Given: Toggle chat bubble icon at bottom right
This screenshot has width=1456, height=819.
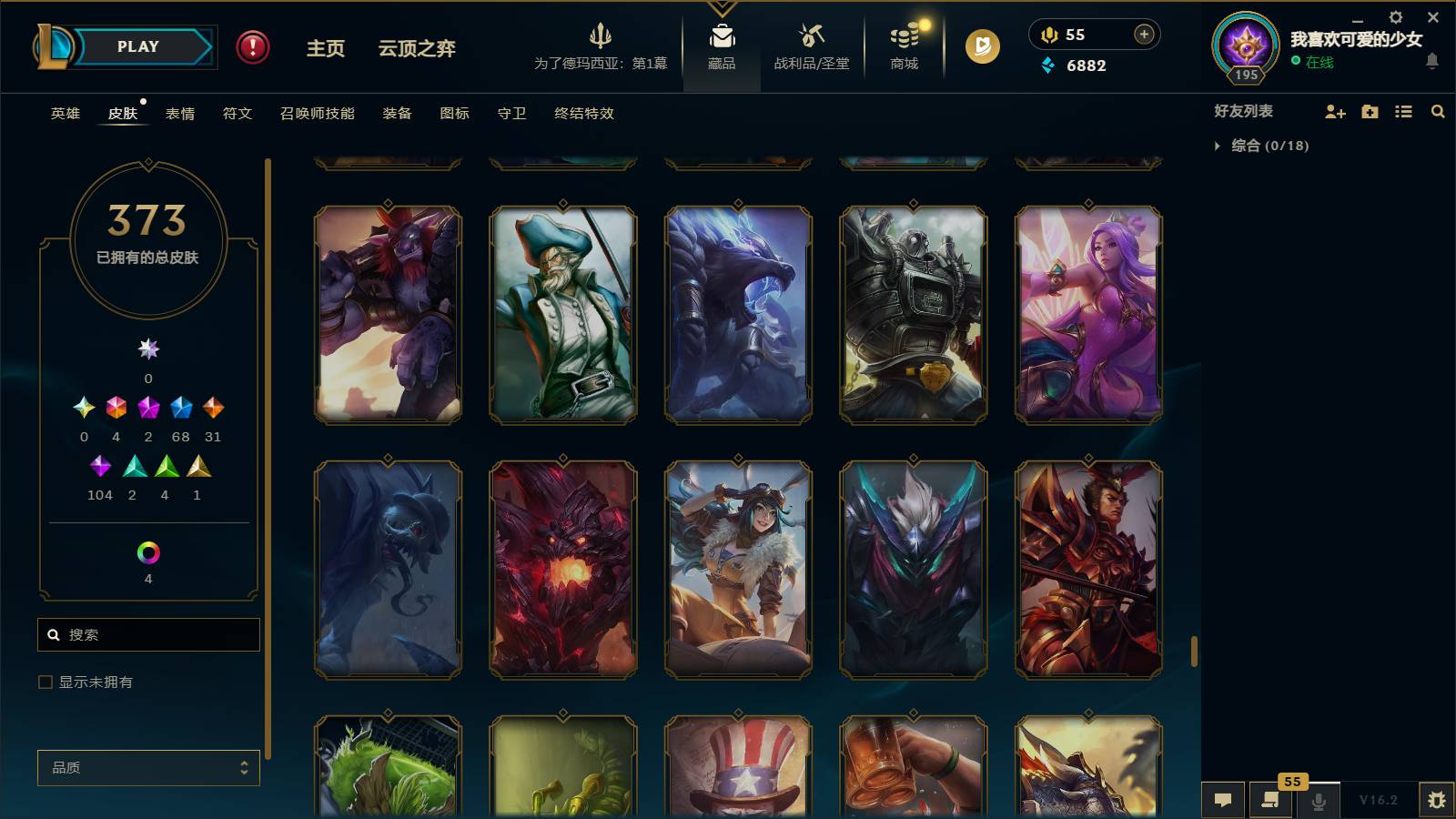Looking at the screenshot, I should click(1223, 801).
